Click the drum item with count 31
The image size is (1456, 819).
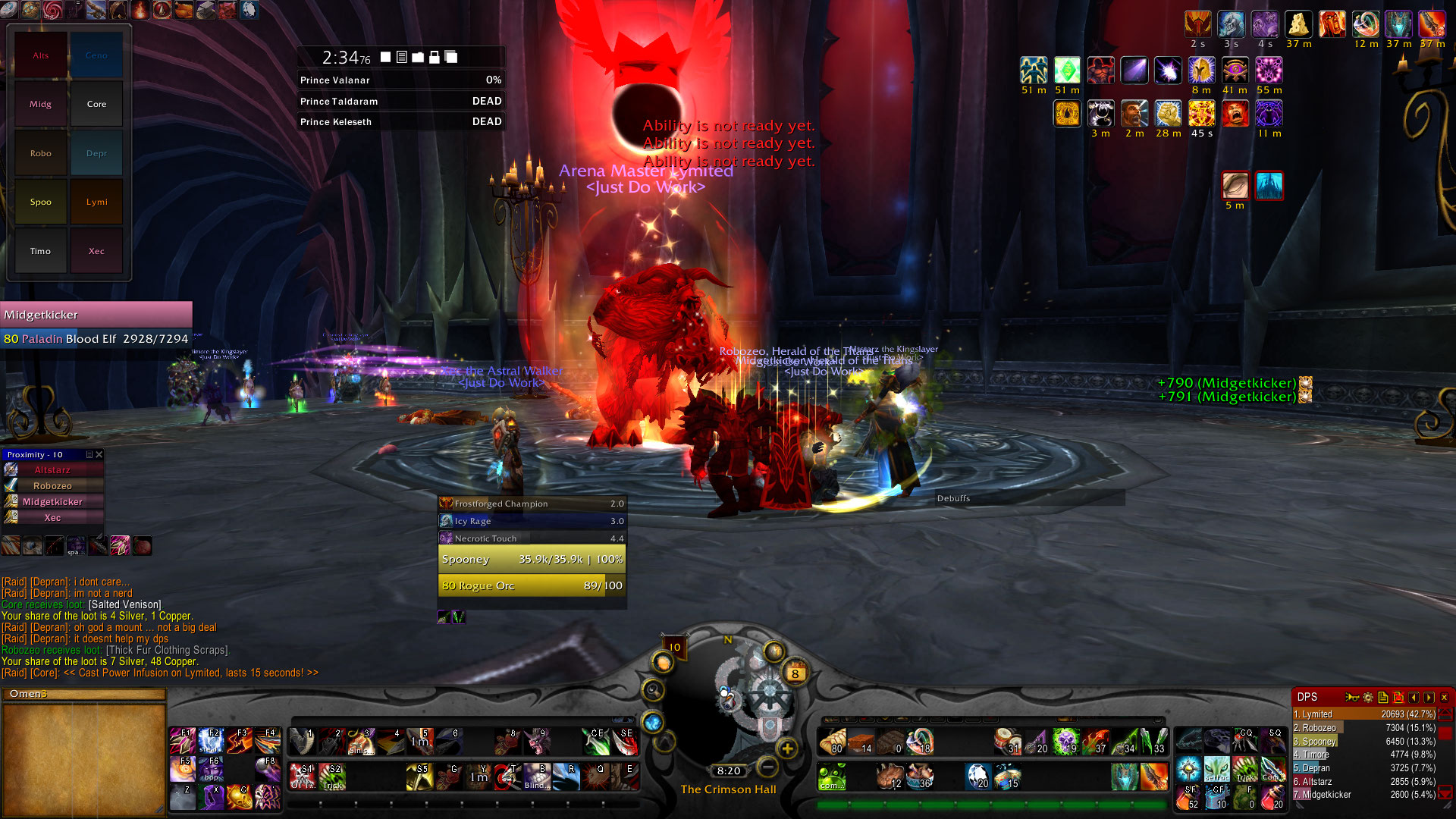(1007, 742)
